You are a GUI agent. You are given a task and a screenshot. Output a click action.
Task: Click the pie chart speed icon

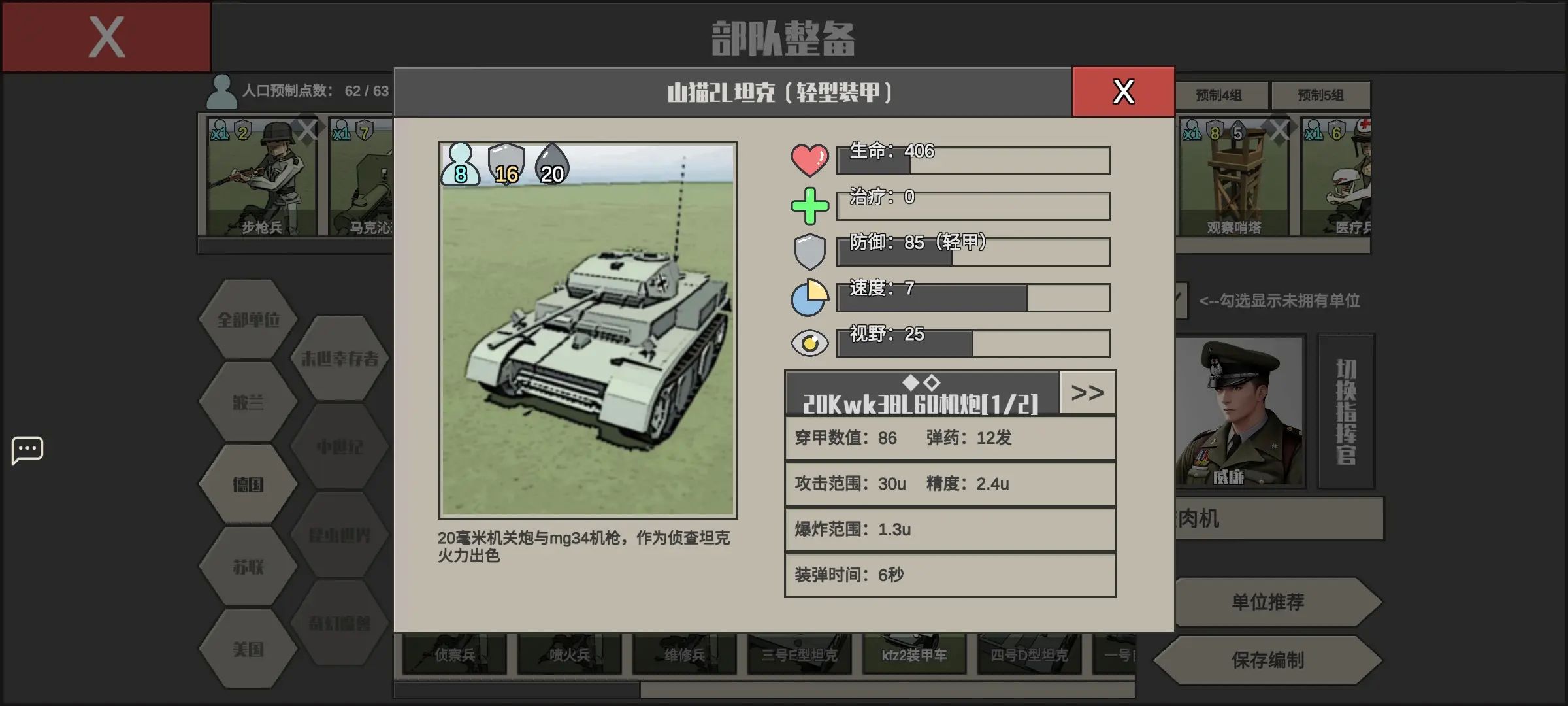(809, 296)
